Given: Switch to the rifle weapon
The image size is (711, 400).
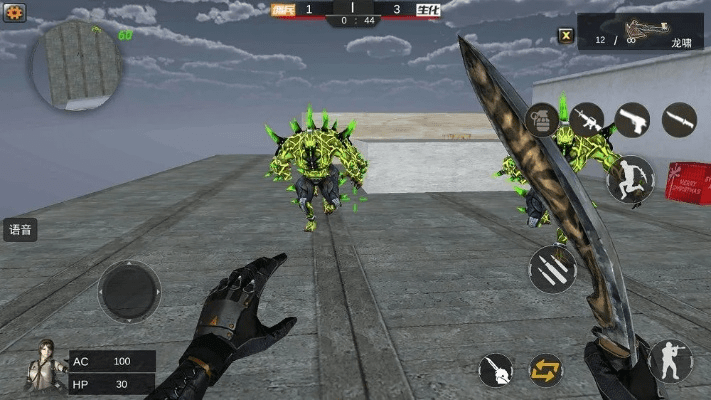Looking at the screenshot, I should click(587, 120).
